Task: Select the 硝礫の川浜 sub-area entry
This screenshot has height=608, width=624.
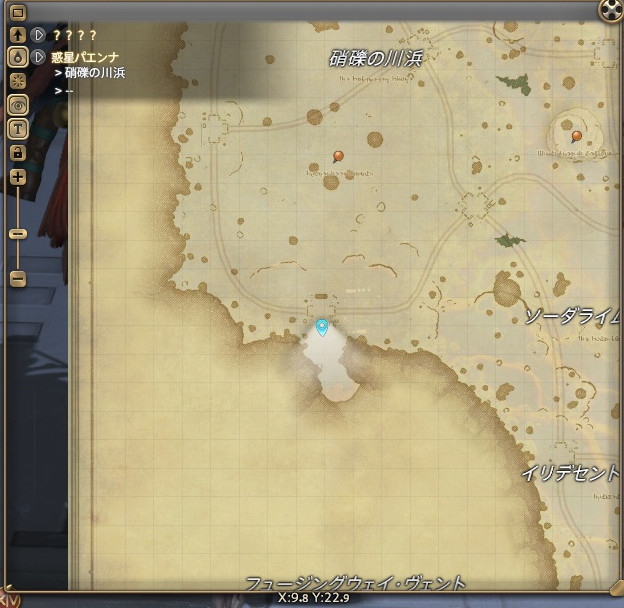Action: tap(95, 73)
